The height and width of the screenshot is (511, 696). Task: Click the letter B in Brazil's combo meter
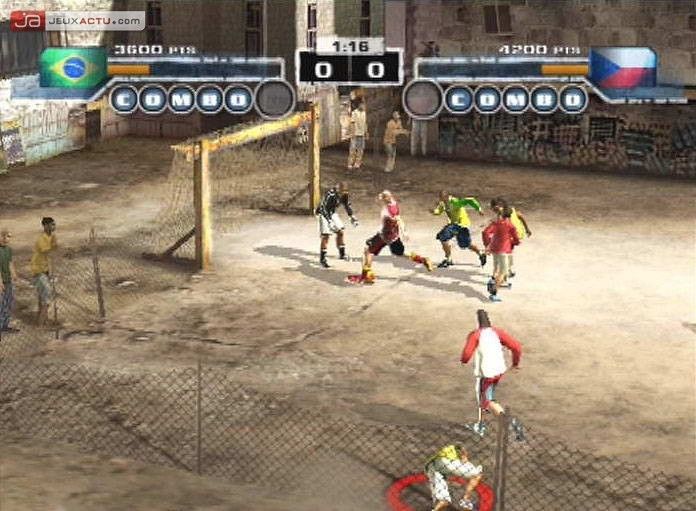pos(210,99)
